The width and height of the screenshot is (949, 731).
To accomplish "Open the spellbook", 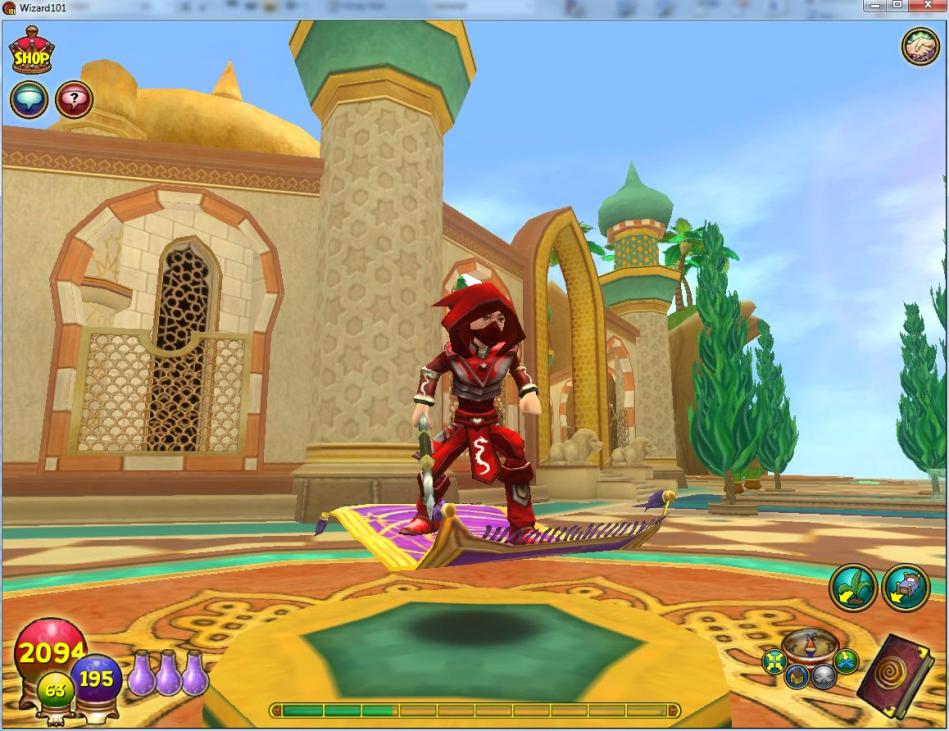I will point(895,676).
